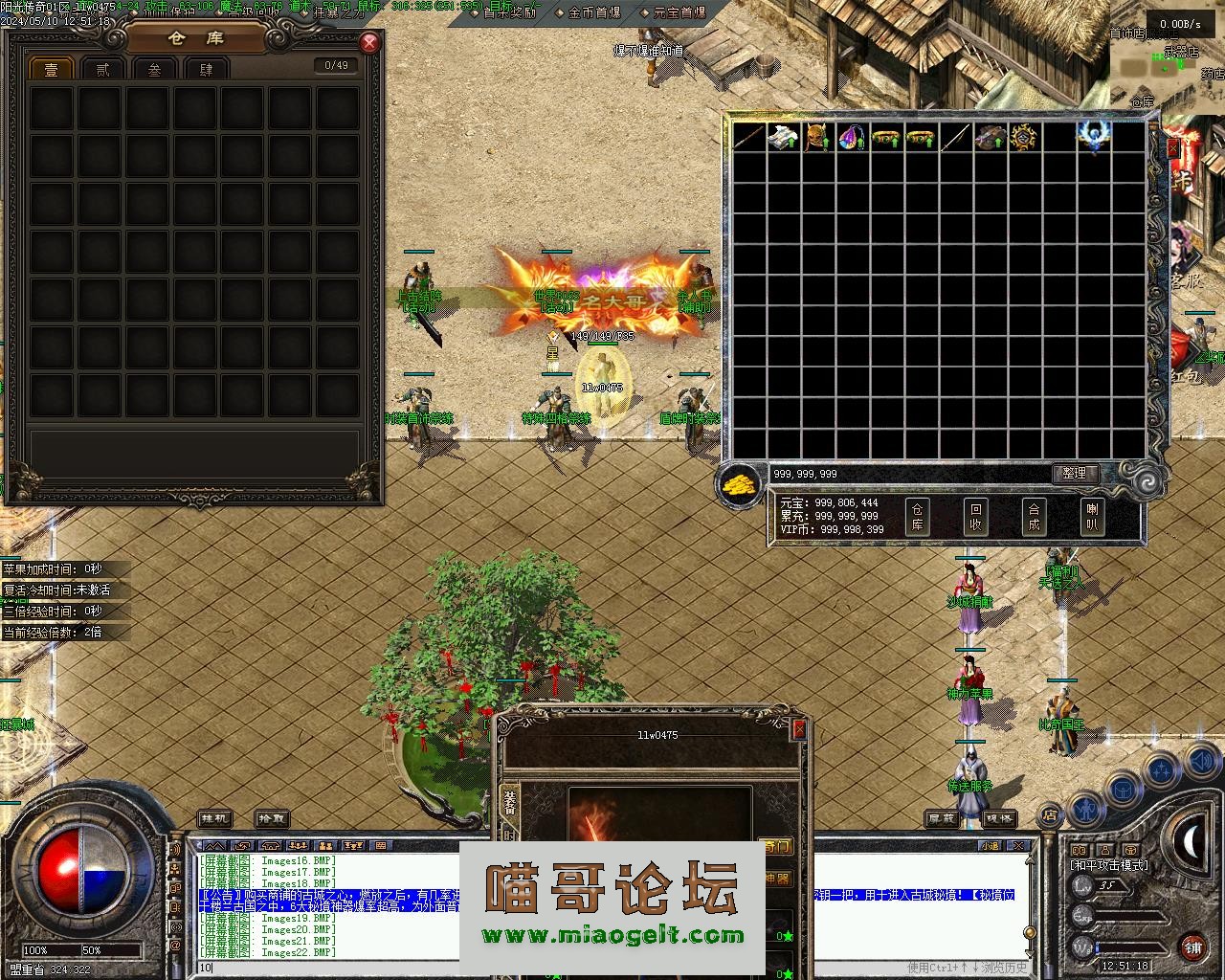Select the white scroll book item
The height and width of the screenshot is (980, 1225).
(x=783, y=138)
